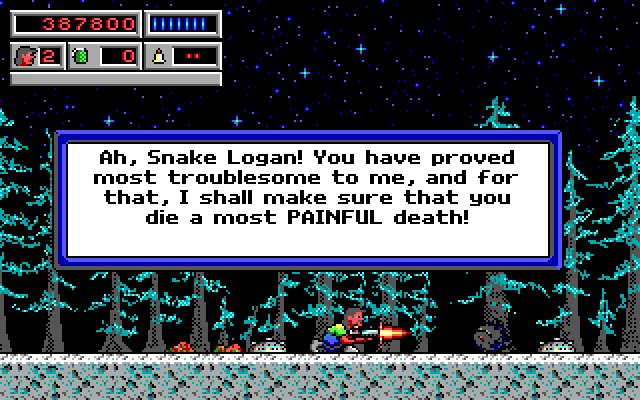The image size is (640, 400).
Task: Click the ammo shell icon in the HUD
Action: tap(160, 56)
